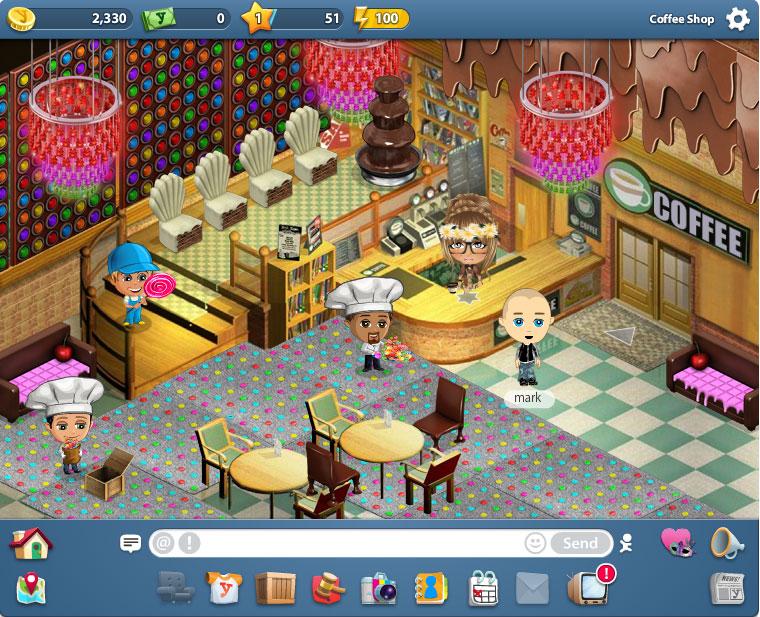Open the avatar actions stick figure icon
The width and height of the screenshot is (760, 617).
click(x=627, y=543)
